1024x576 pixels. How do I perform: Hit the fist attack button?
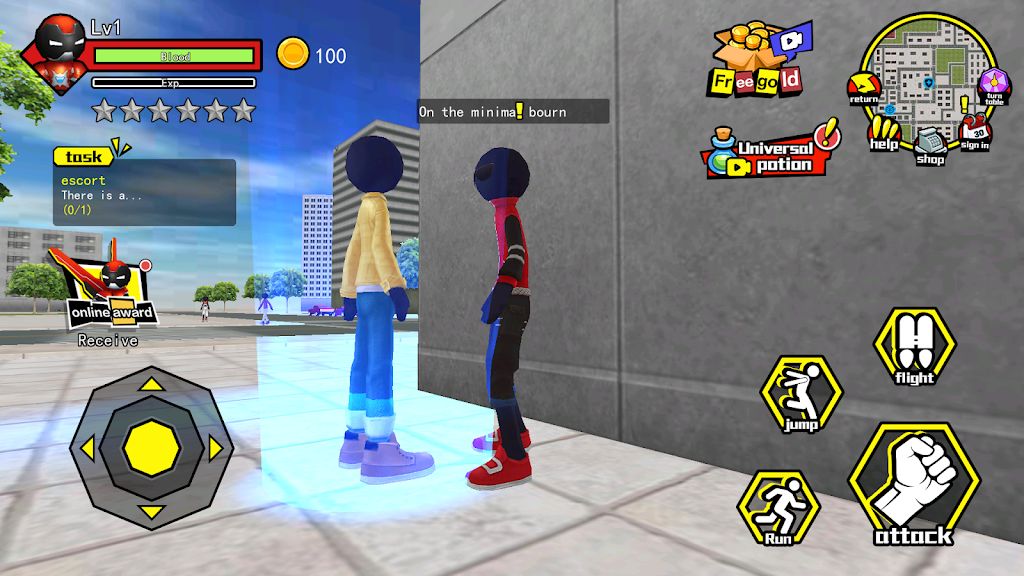click(914, 489)
